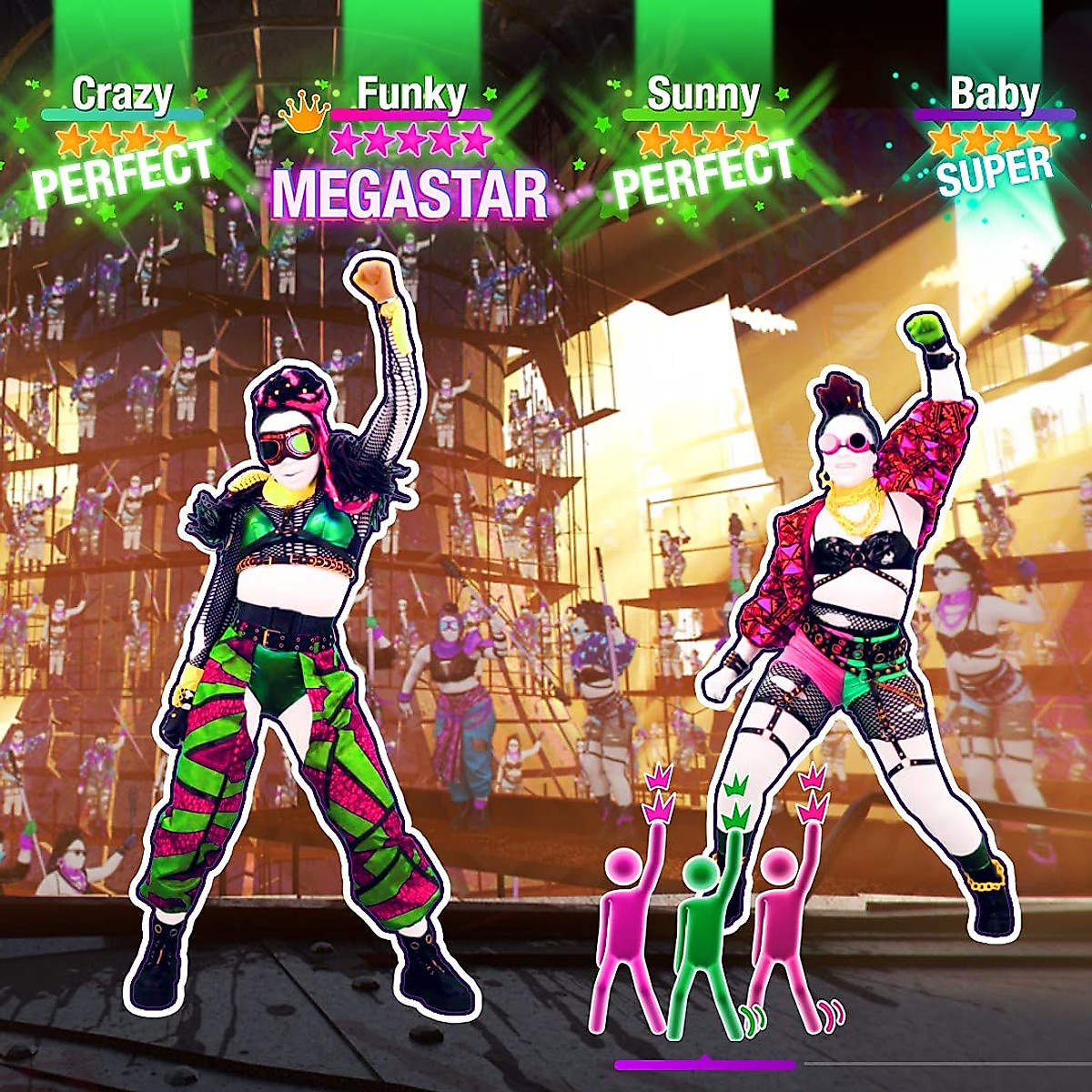Select the Crazy player name tag
This screenshot has width=1092, height=1092.
(122, 94)
